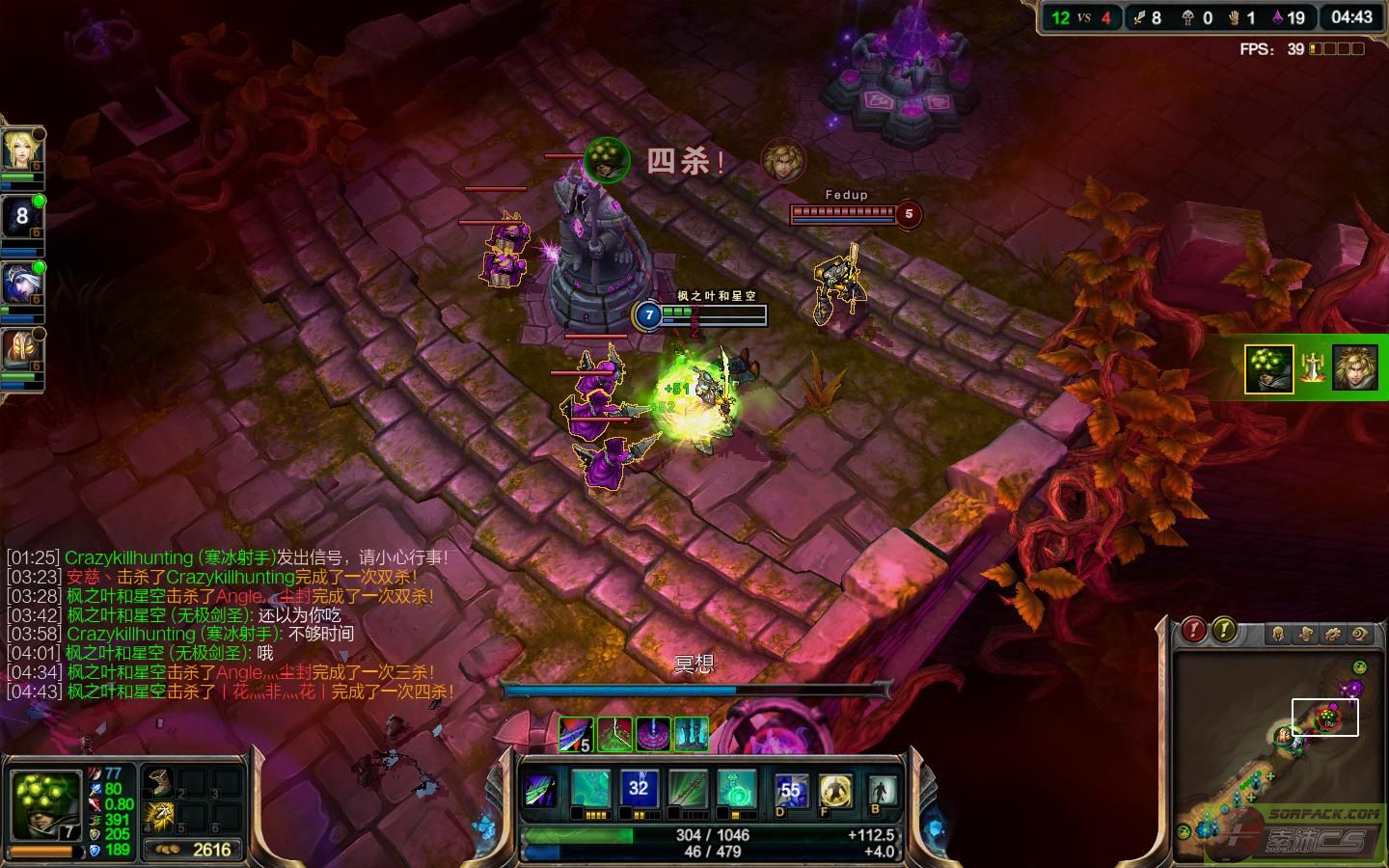Activate the Wuju Style sword ability
The image size is (1389, 868).
tap(687, 790)
